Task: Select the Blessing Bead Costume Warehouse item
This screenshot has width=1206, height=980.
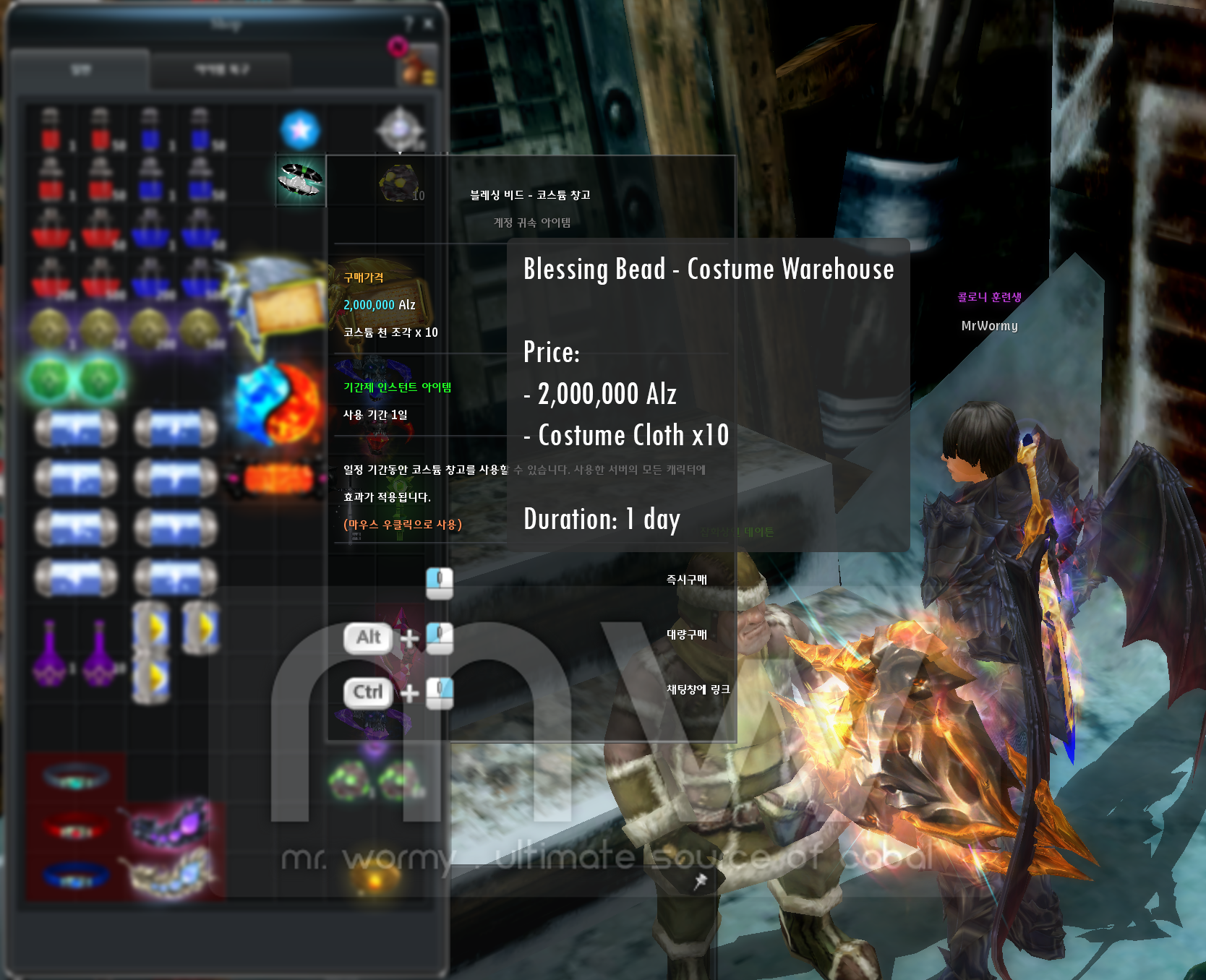Action: click(x=301, y=179)
